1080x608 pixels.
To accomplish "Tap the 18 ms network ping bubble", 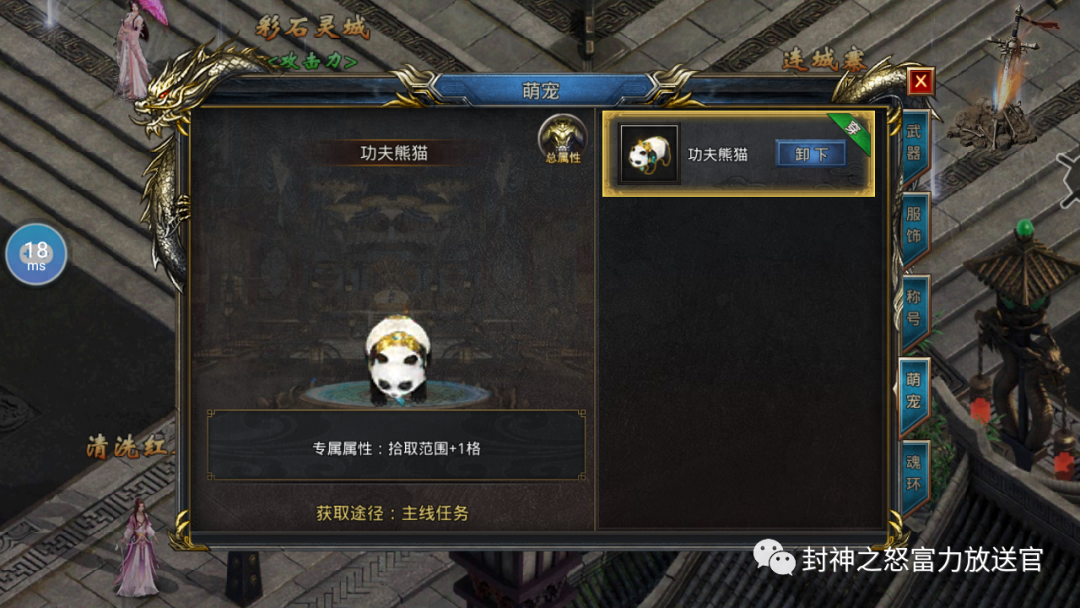I will click(36, 255).
